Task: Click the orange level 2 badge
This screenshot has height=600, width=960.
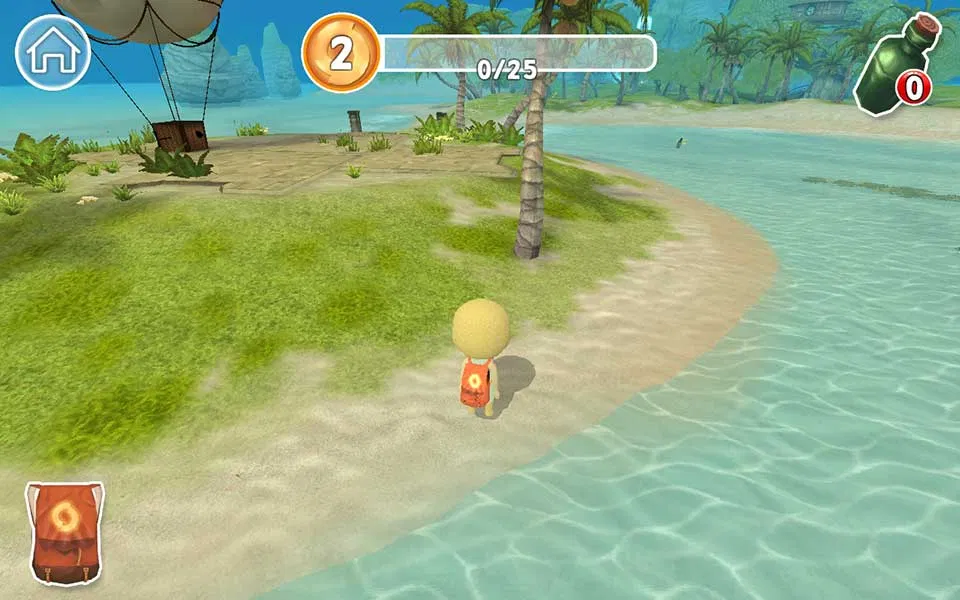Action: coord(341,53)
